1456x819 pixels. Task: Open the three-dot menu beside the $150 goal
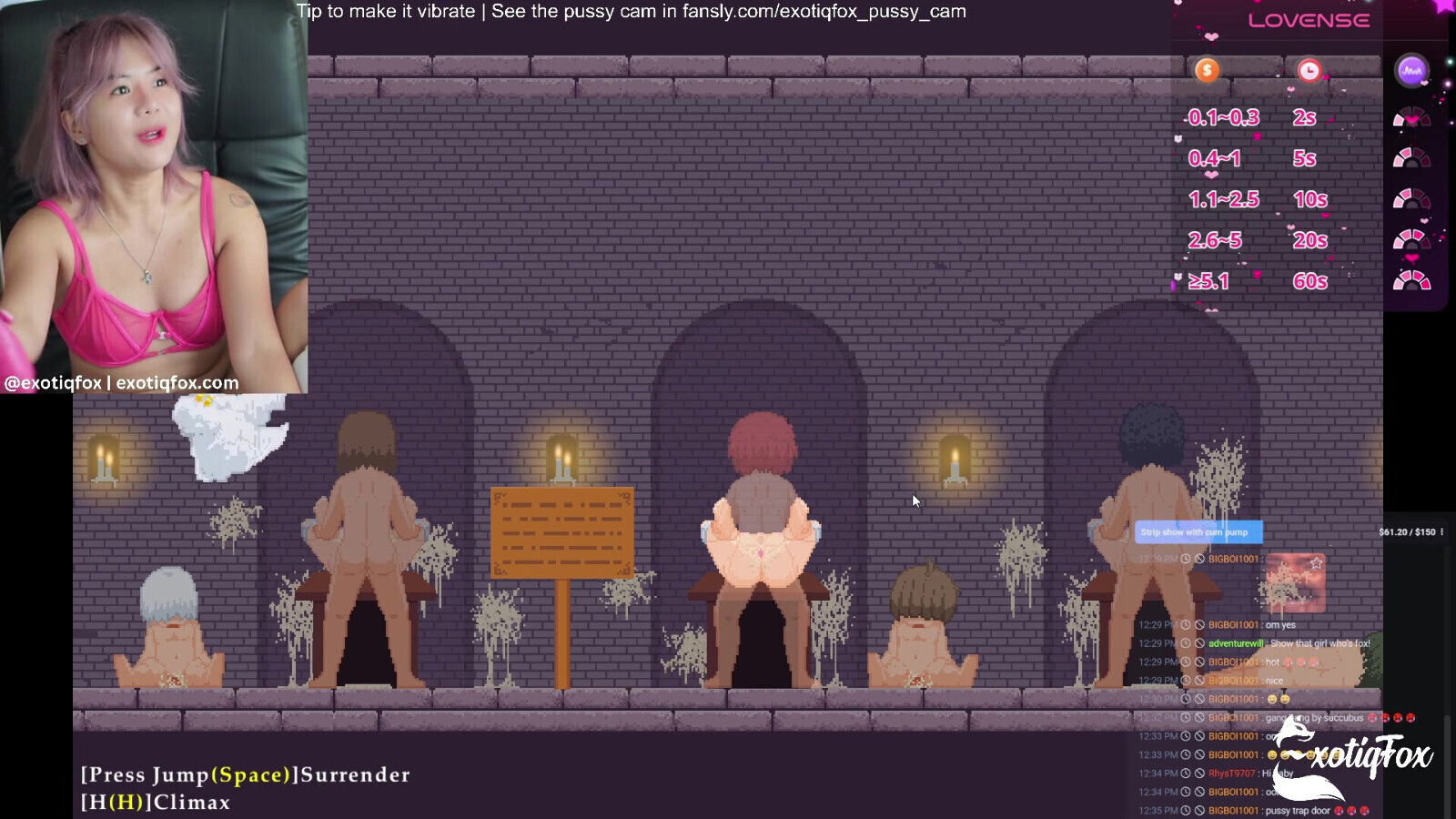pyautogui.click(x=1441, y=532)
